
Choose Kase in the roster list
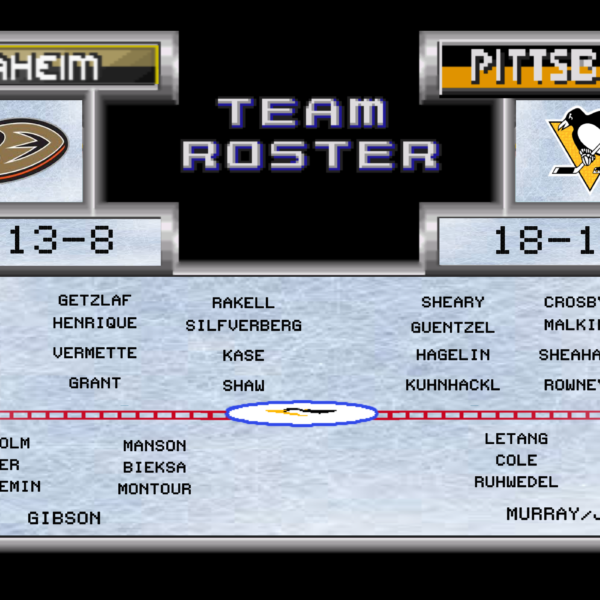click(243, 355)
